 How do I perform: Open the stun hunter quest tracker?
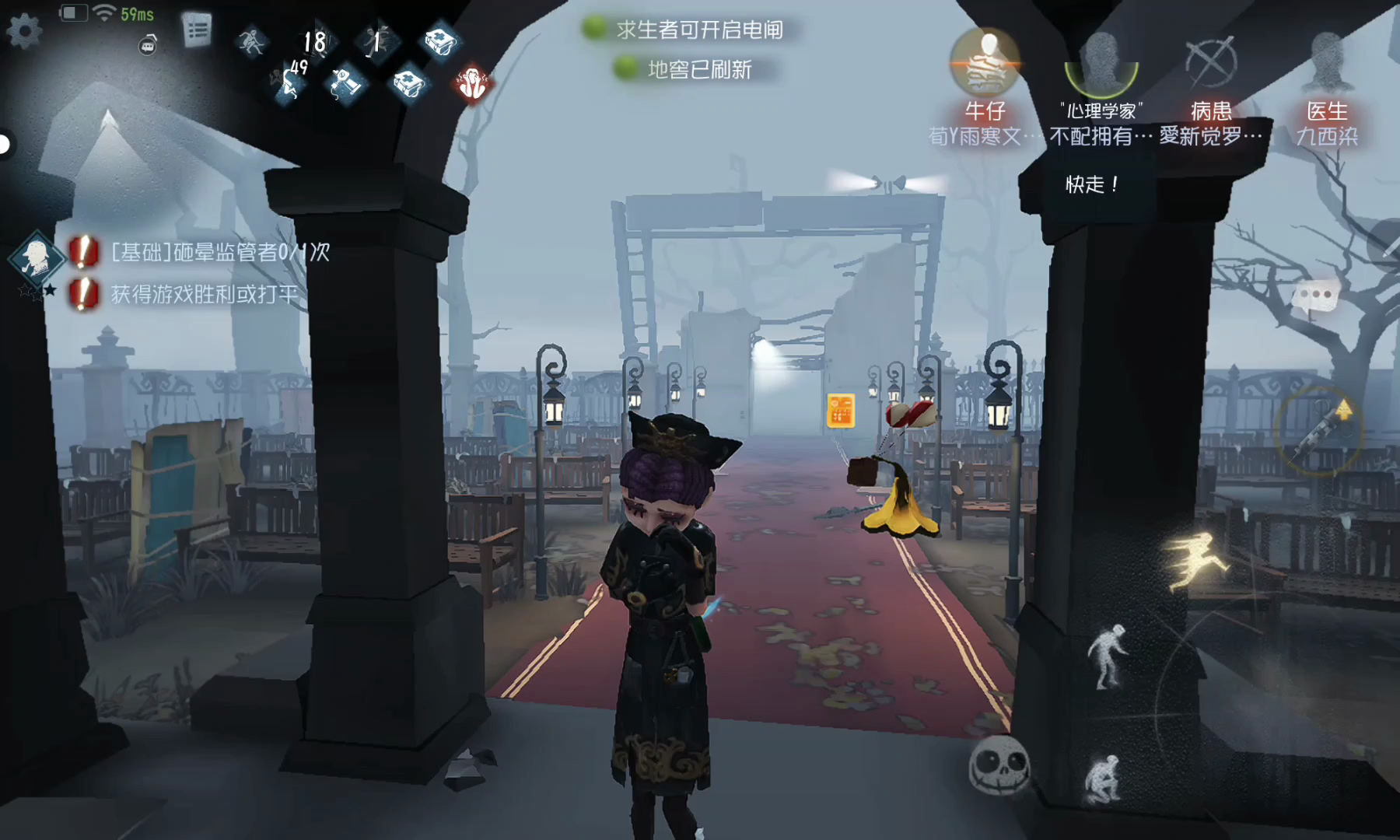click(x=220, y=252)
